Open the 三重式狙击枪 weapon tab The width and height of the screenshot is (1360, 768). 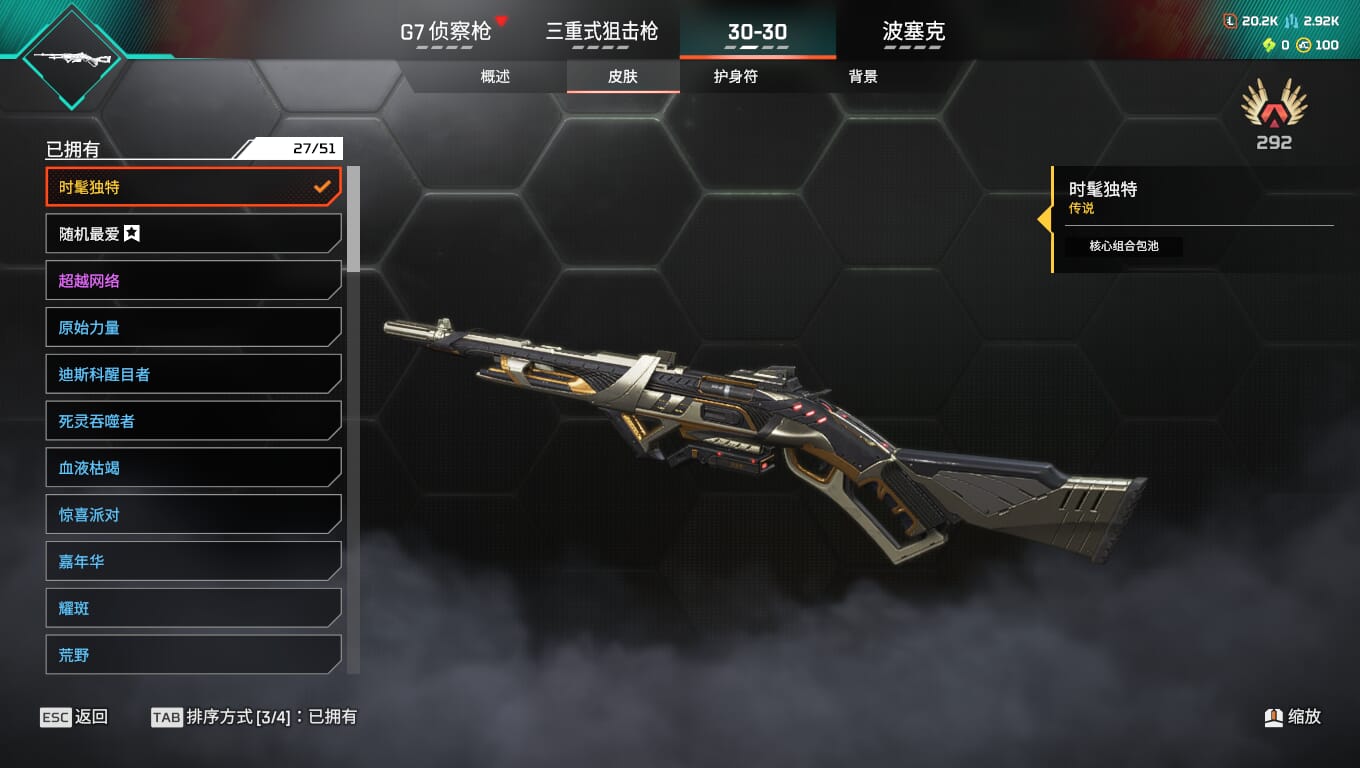(601, 32)
